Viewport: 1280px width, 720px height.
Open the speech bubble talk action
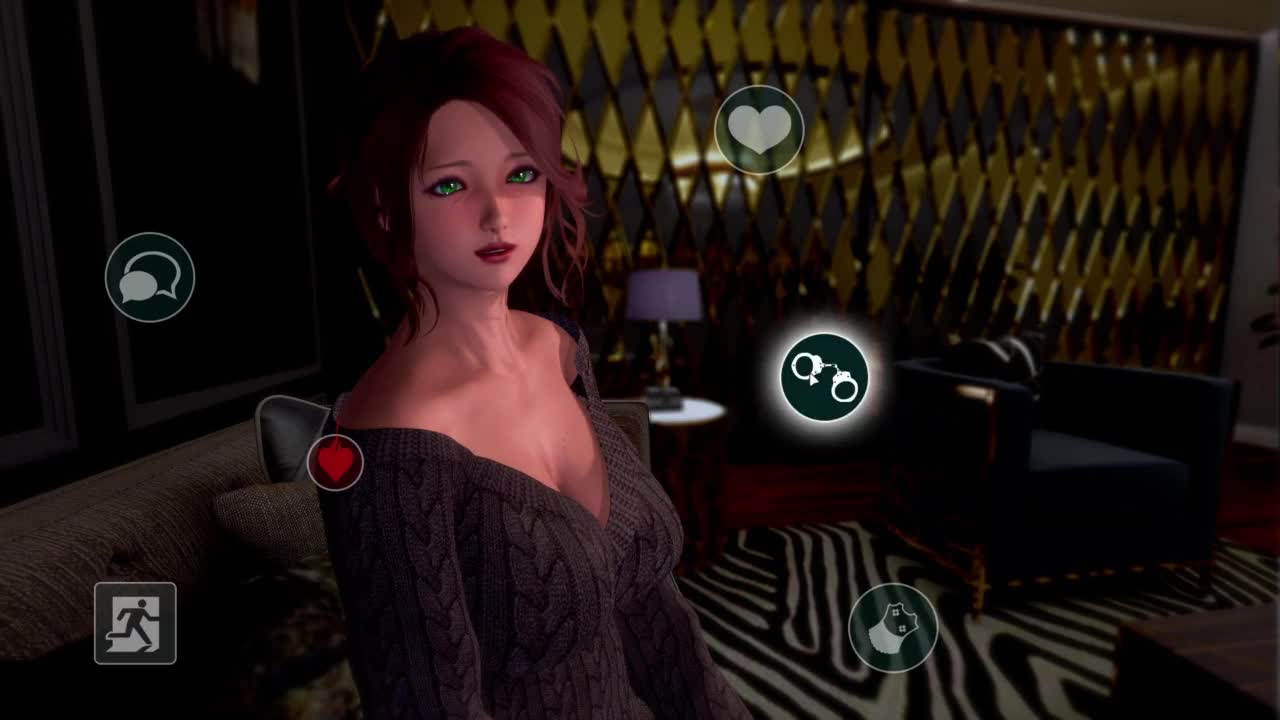[150, 278]
